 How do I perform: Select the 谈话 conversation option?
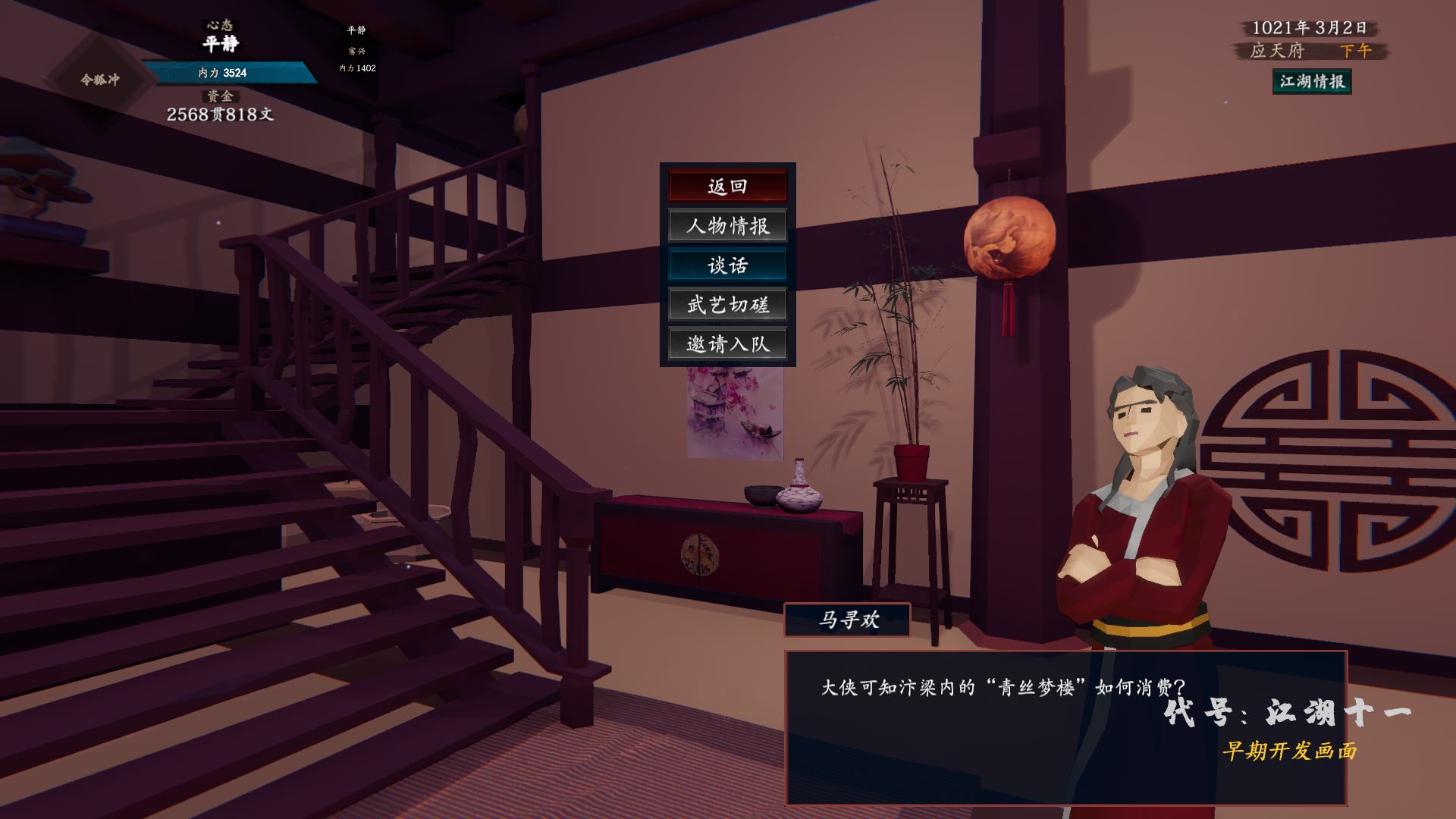tap(728, 266)
